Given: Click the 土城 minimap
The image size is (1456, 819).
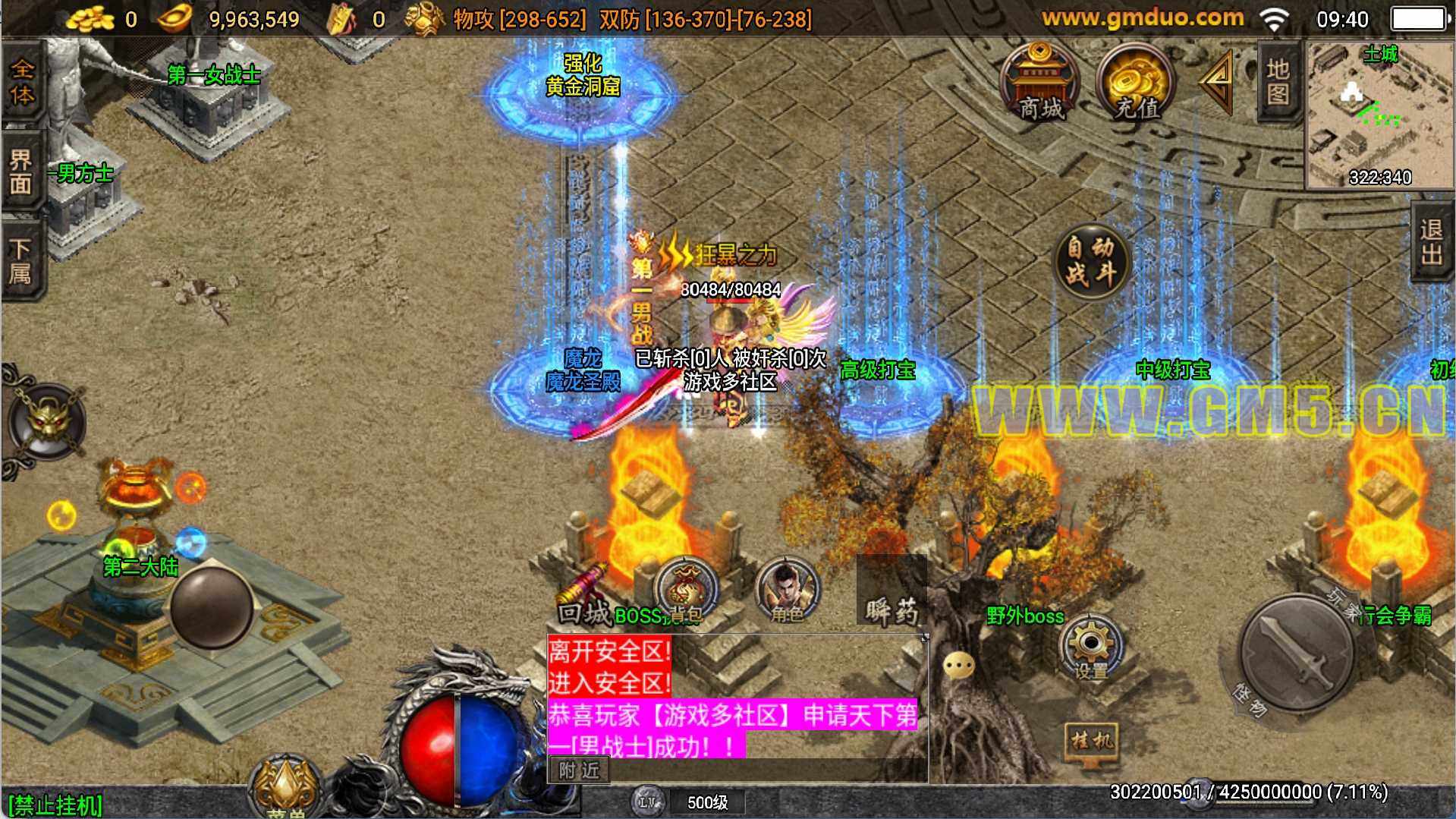Looking at the screenshot, I should 1379,114.
